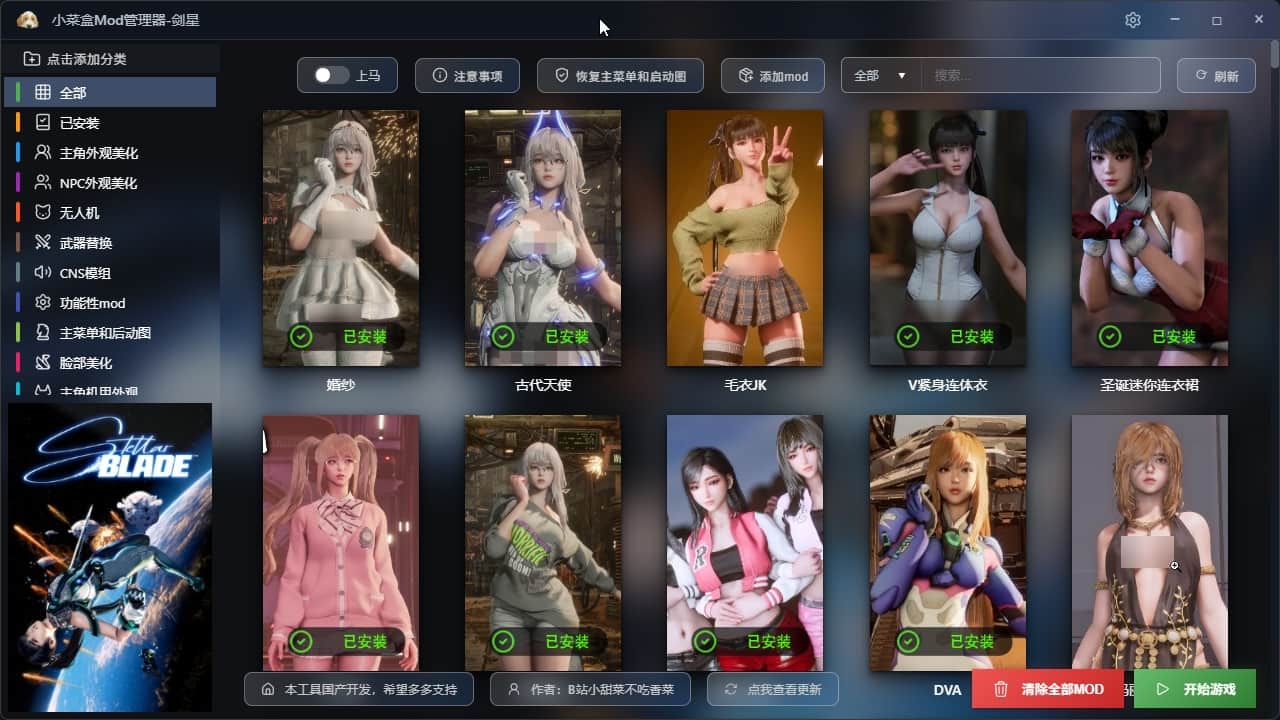Image resolution: width=1280 pixels, height=720 pixels.
Task: Choose the 武器替换 category
Action: pyautogui.click(x=86, y=243)
